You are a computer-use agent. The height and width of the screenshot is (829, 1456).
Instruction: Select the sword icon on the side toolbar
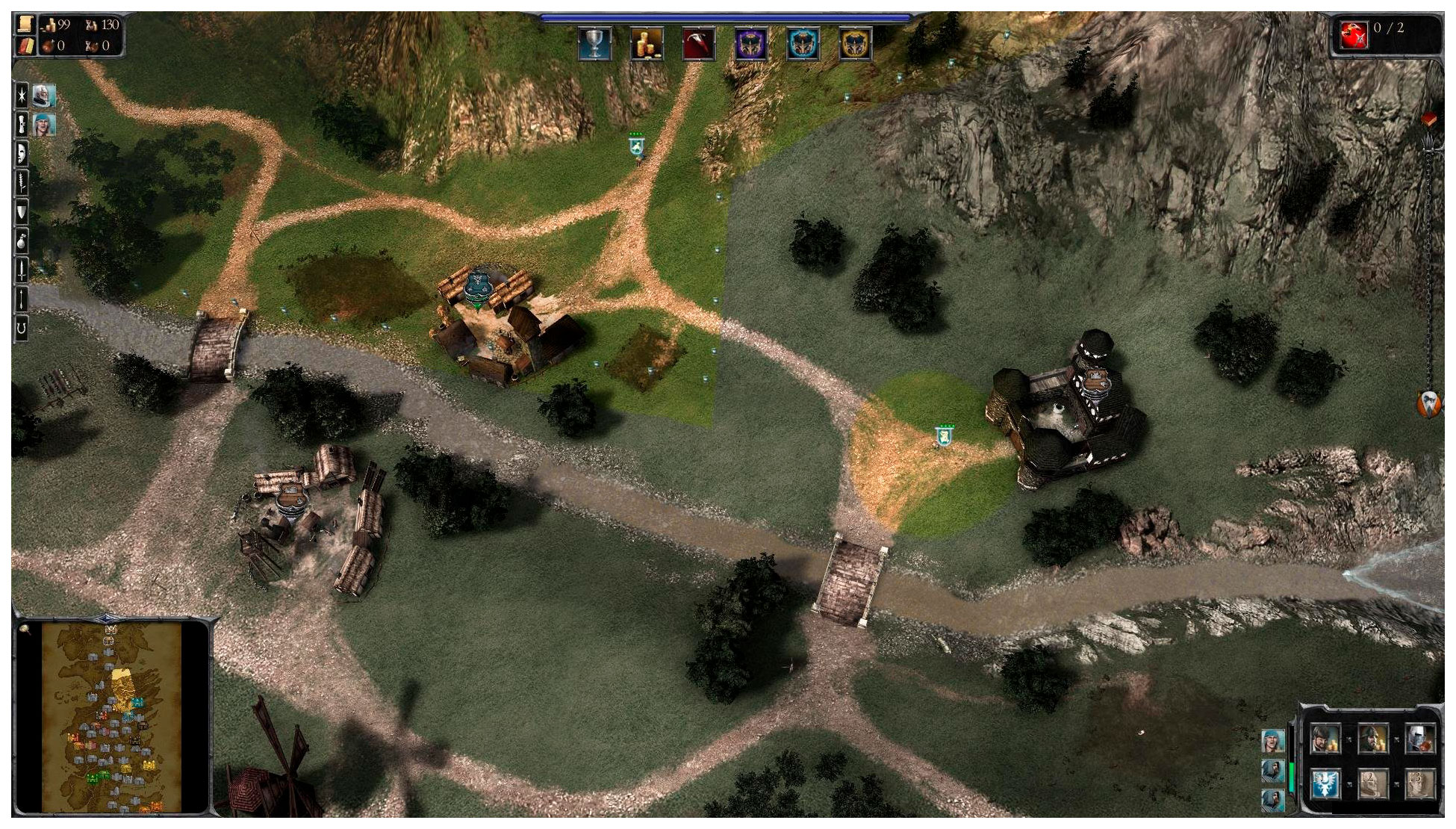[22, 270]
